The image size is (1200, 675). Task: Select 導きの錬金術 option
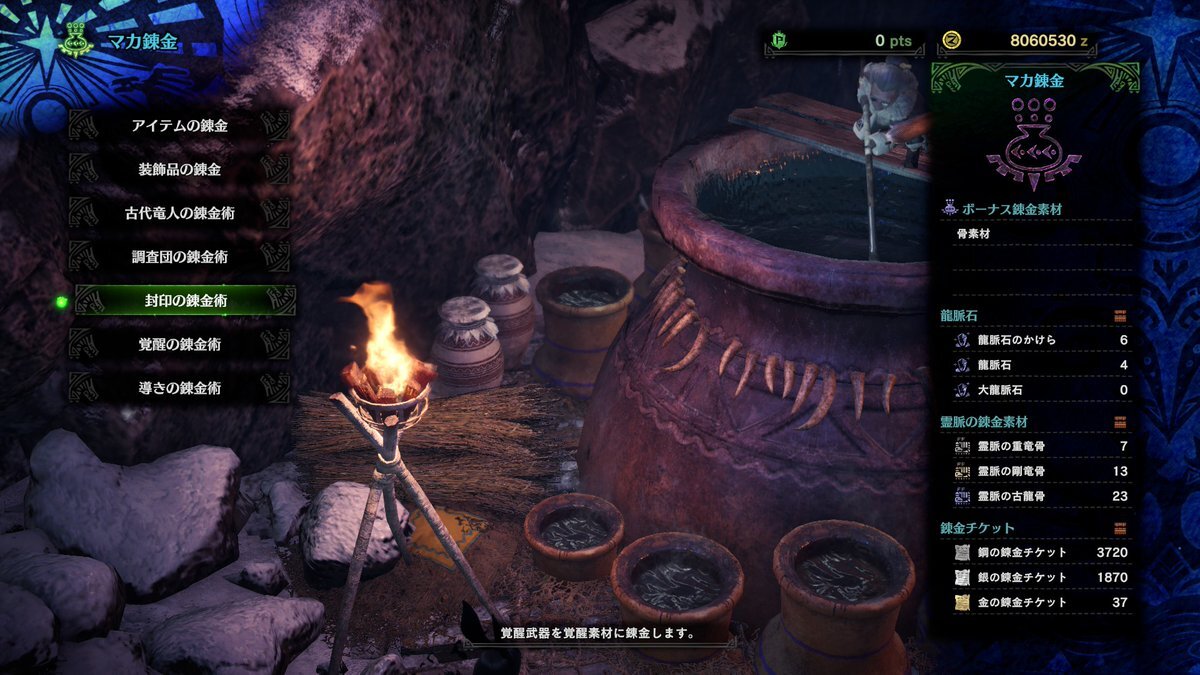pos(180,387)
